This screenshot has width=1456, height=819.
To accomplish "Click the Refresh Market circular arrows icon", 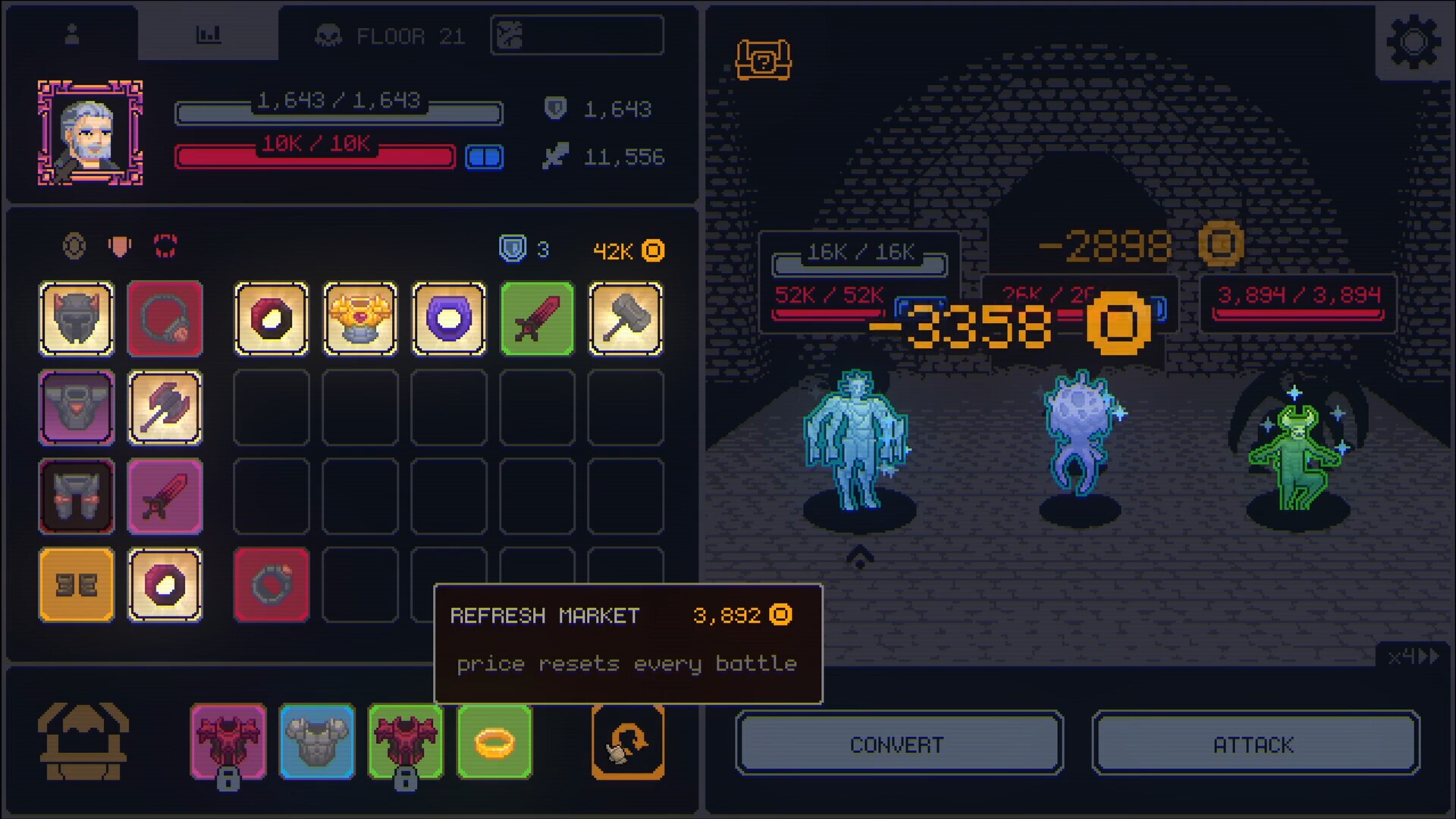I will point(628,742).
